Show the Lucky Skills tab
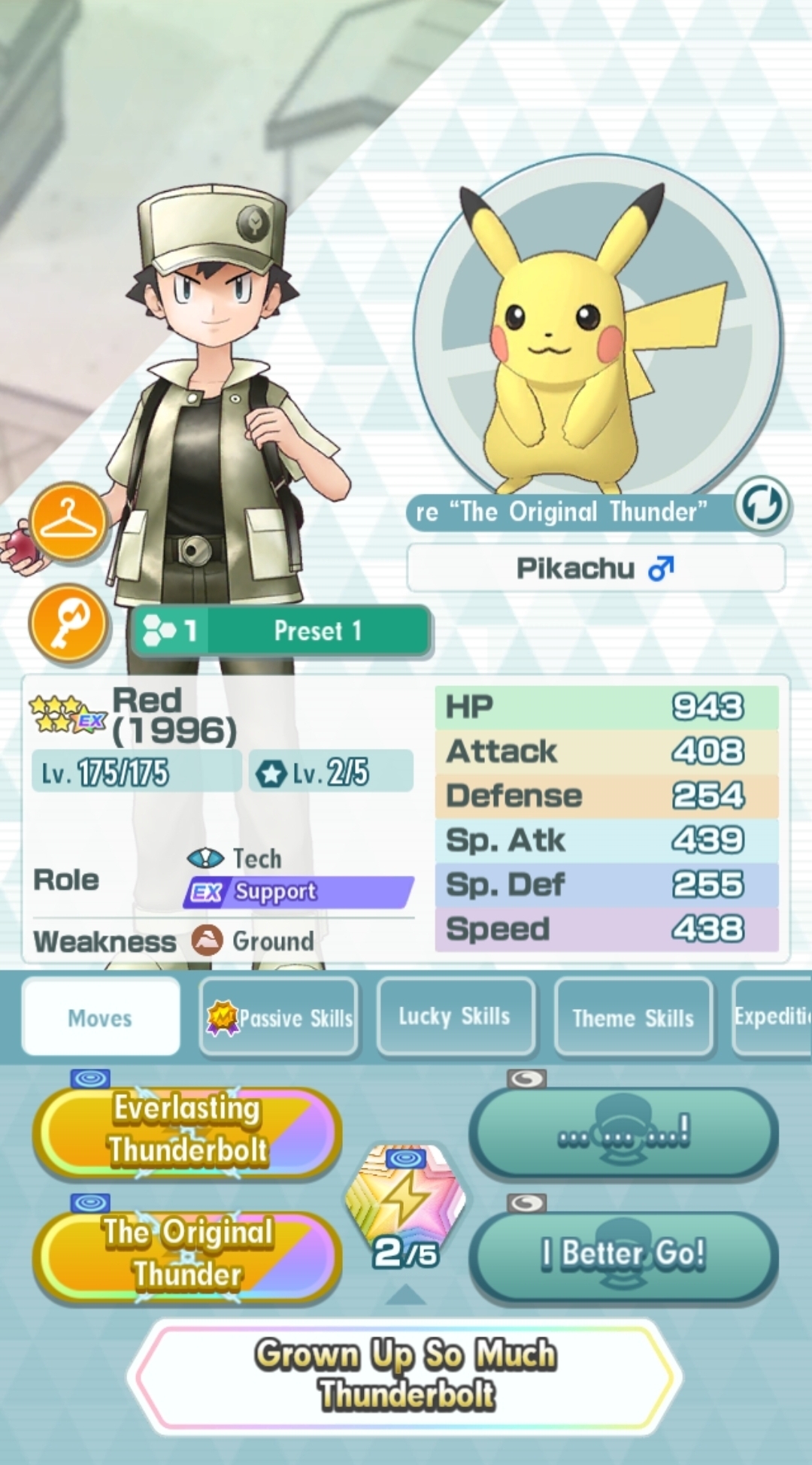Image resolution: width=812 pixels, height=1465 pixels. click(455, 1017)
